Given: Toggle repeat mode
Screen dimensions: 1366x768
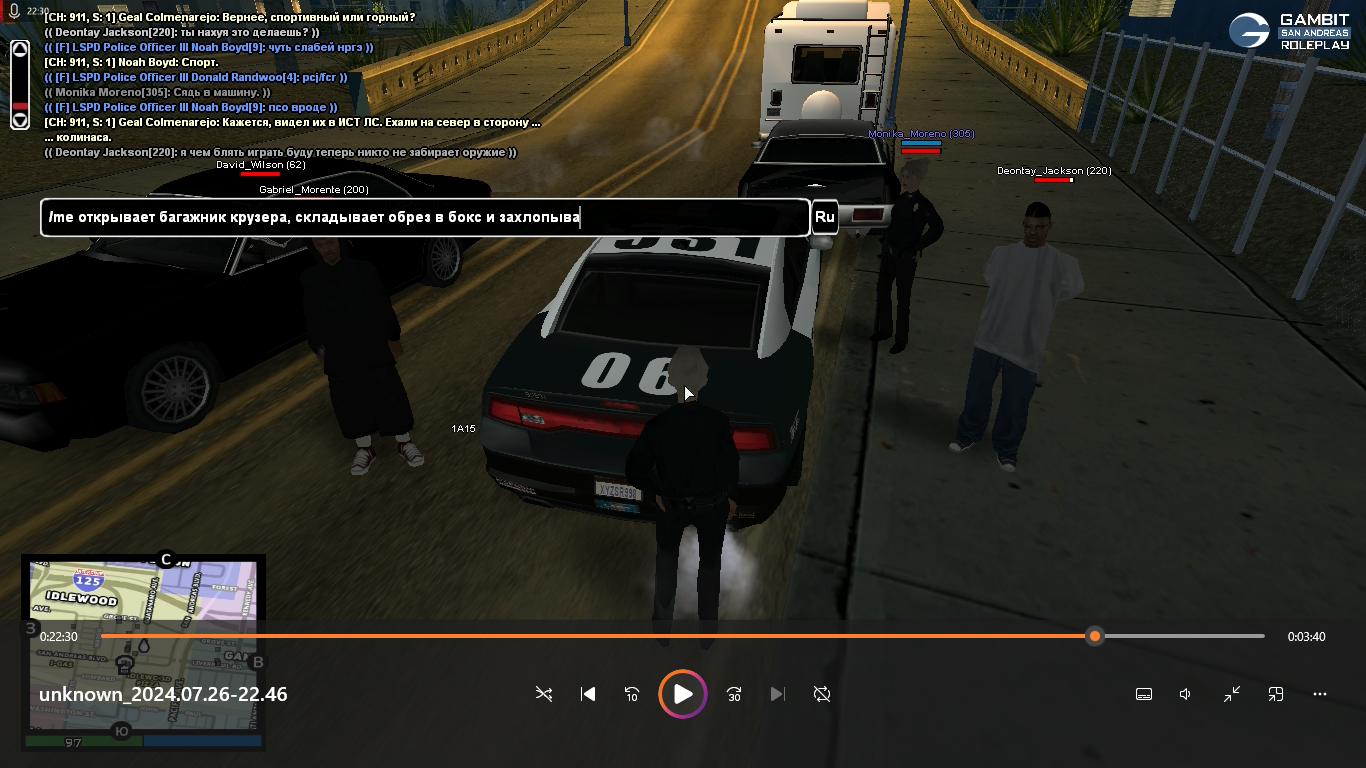Looking at the screenshot, I should (x=822, y=694).
